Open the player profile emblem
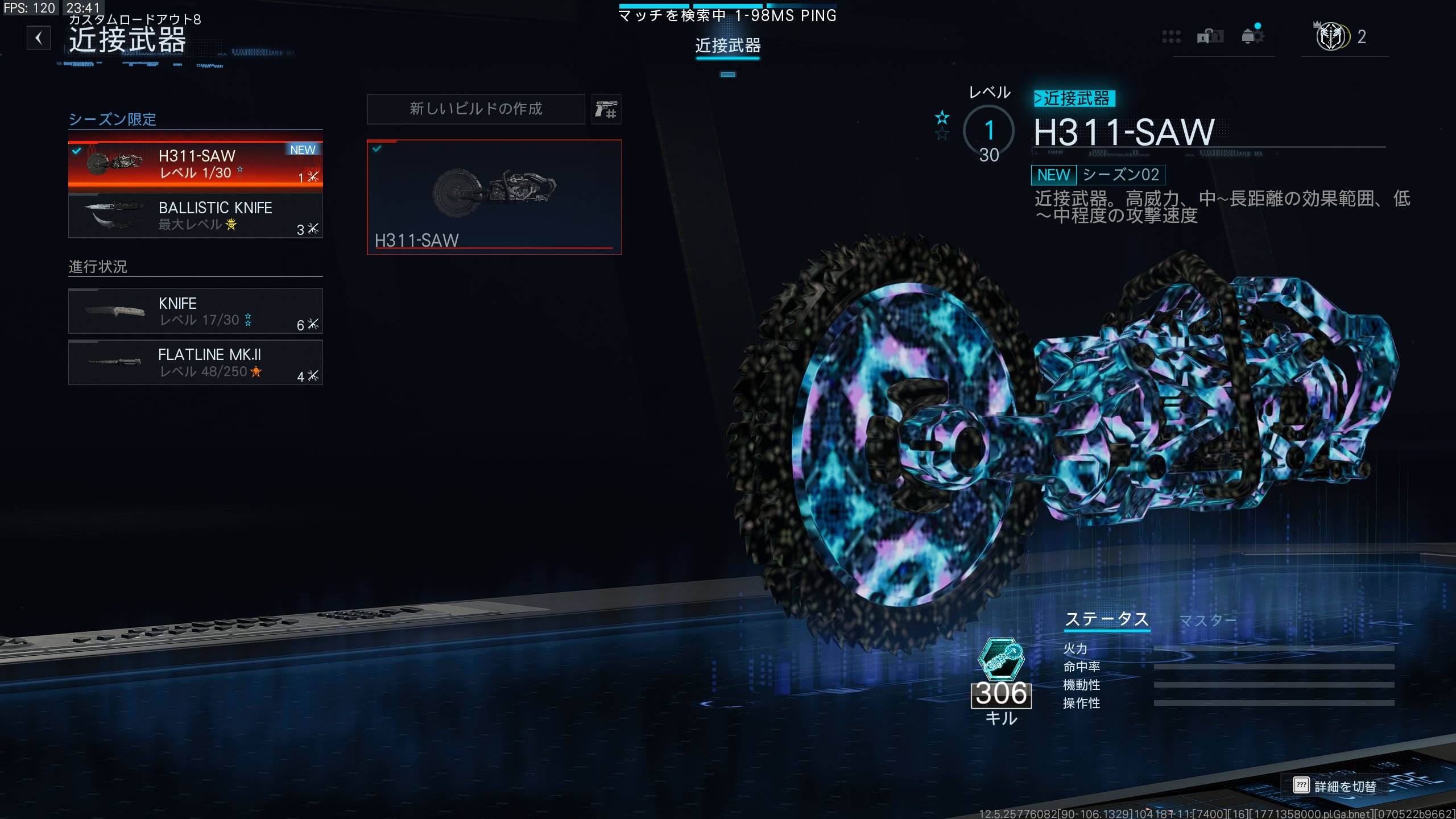 click(1331, 37)
